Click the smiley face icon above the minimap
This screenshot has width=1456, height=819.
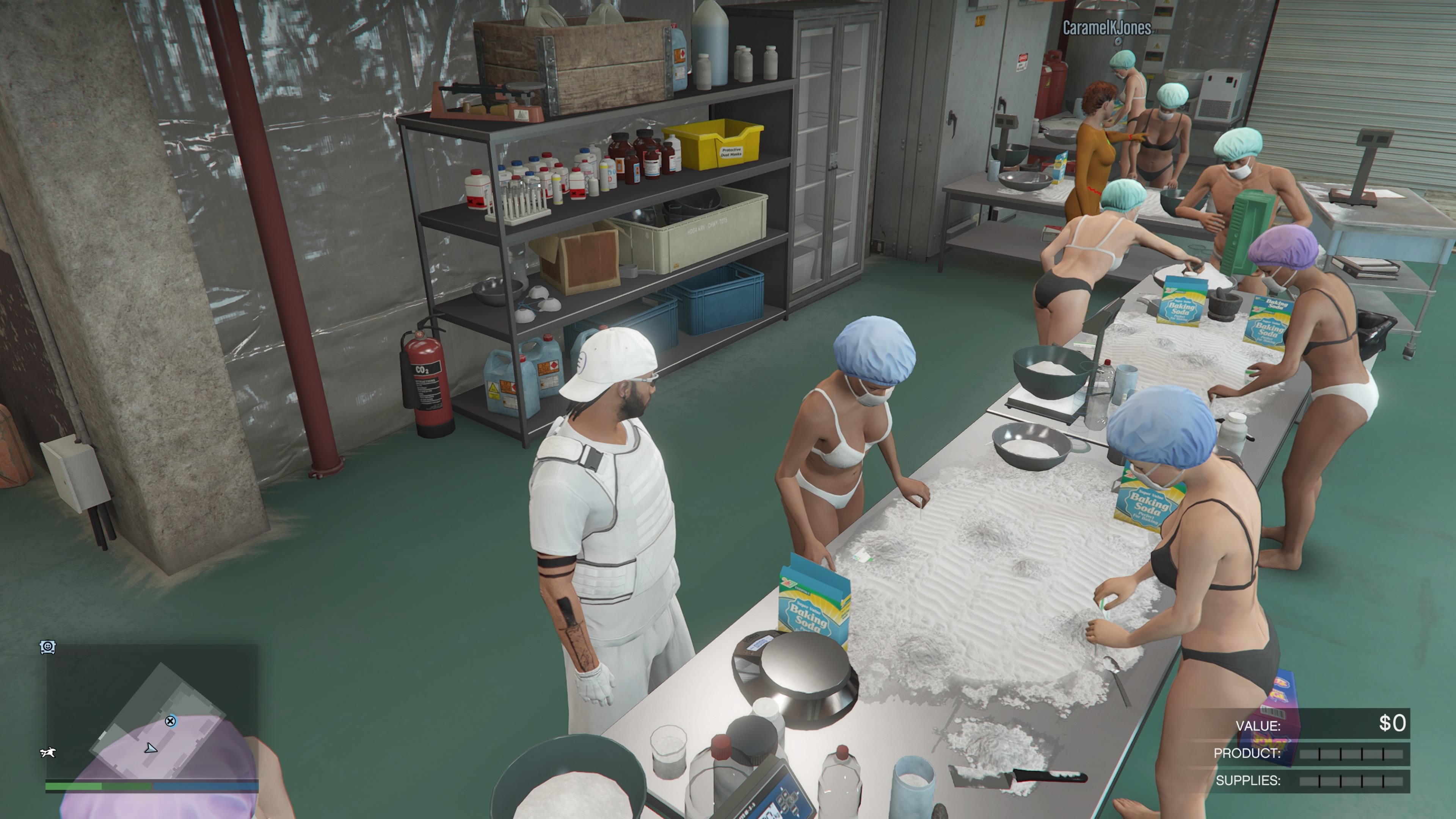coord(47,646)
